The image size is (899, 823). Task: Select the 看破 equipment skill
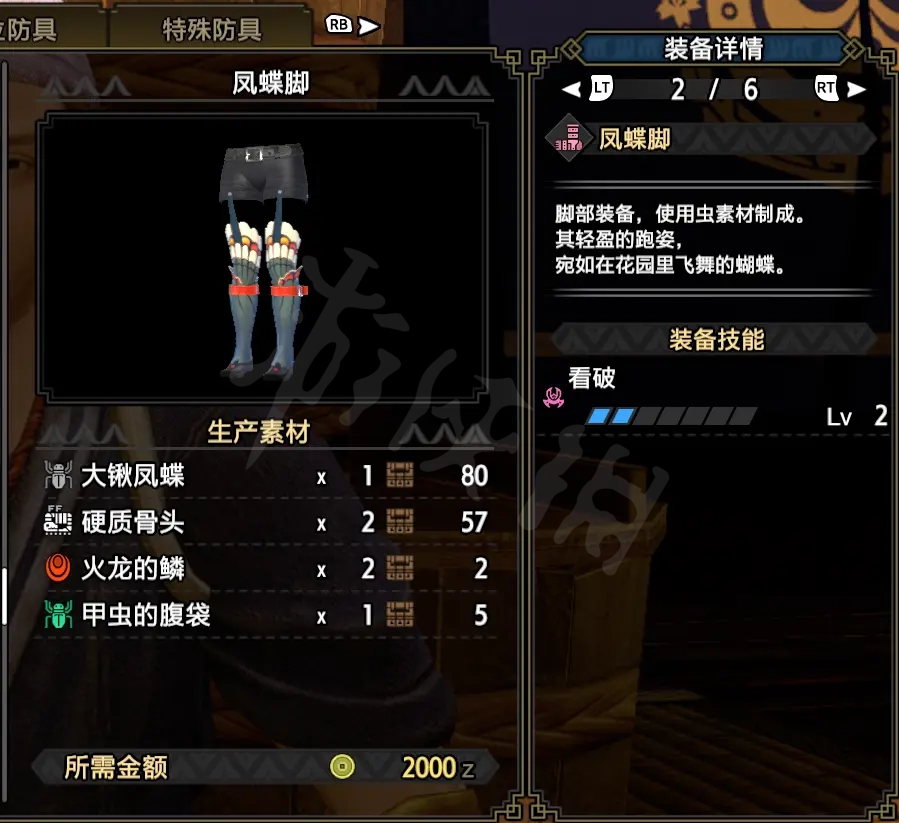click(593, 378)
